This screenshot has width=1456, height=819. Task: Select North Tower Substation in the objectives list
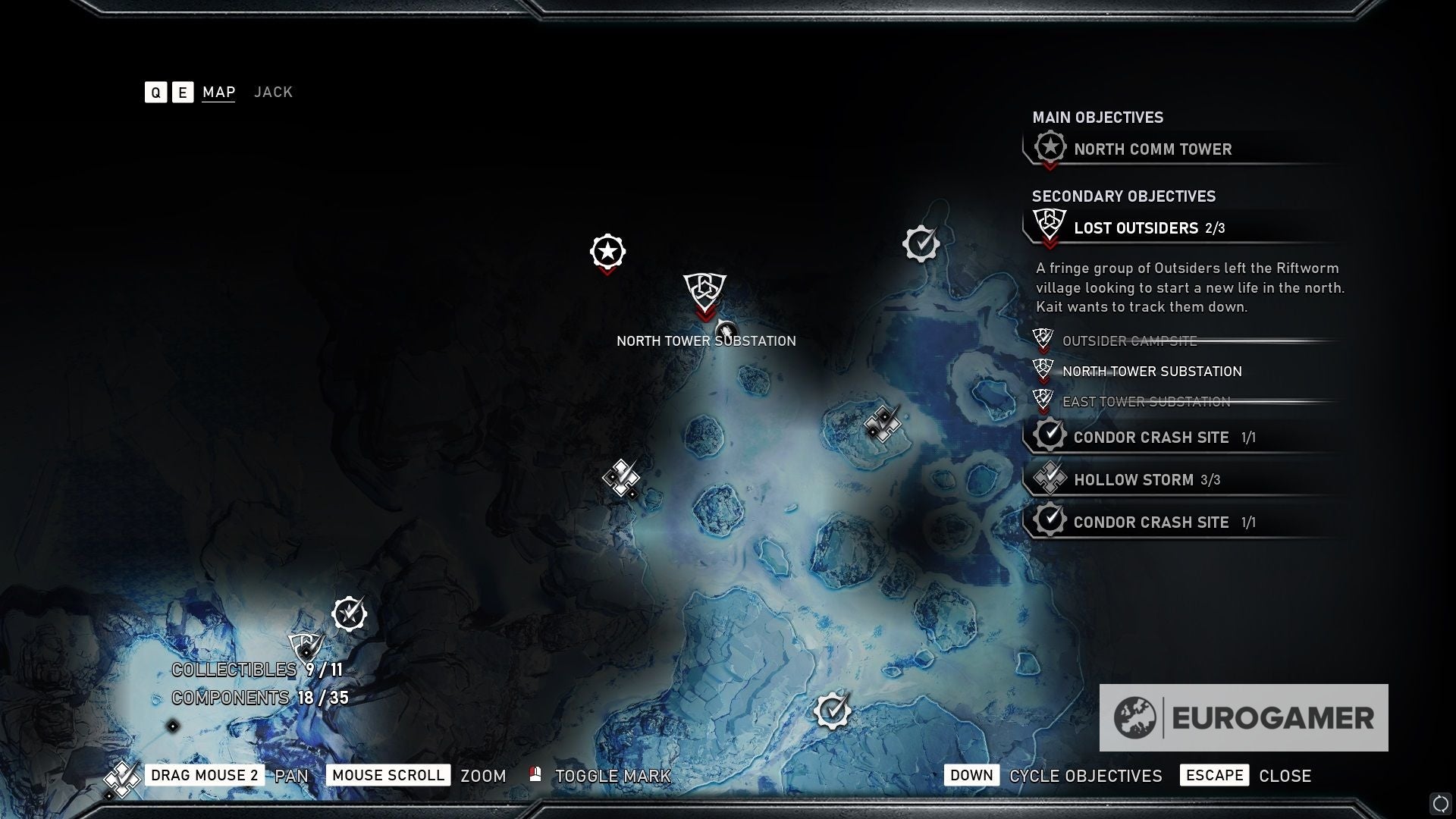[1151, 372]
